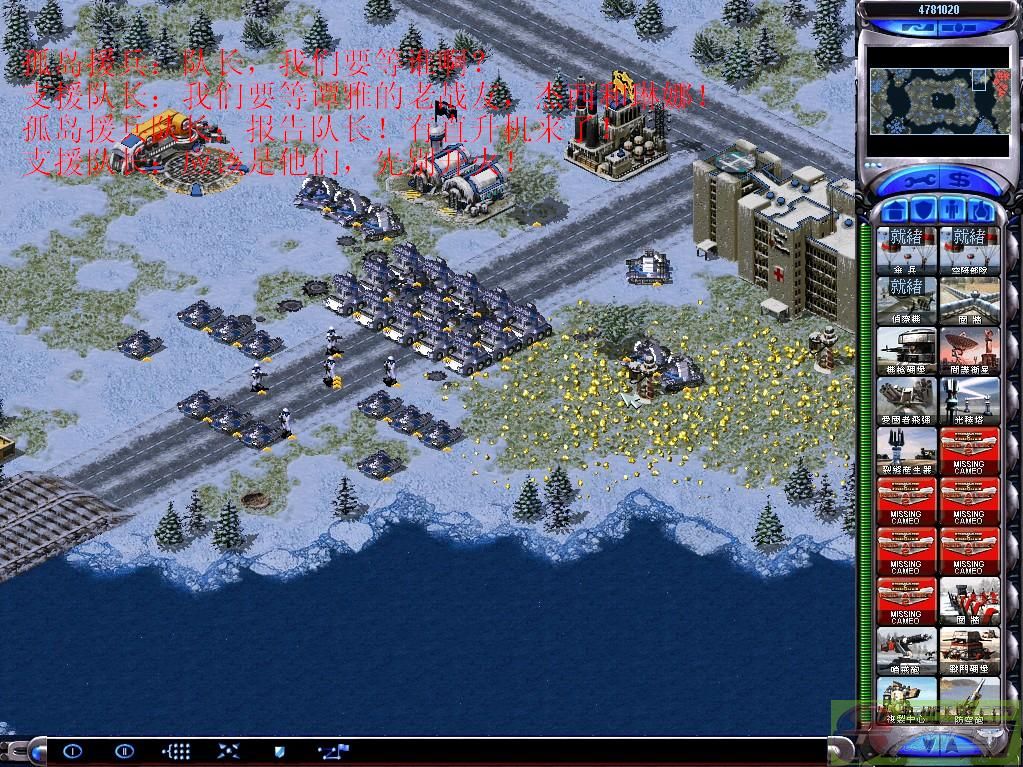The image size is (1023, 767).
Task: Select the team one command-bar button
Action: (x=72, y=750)
